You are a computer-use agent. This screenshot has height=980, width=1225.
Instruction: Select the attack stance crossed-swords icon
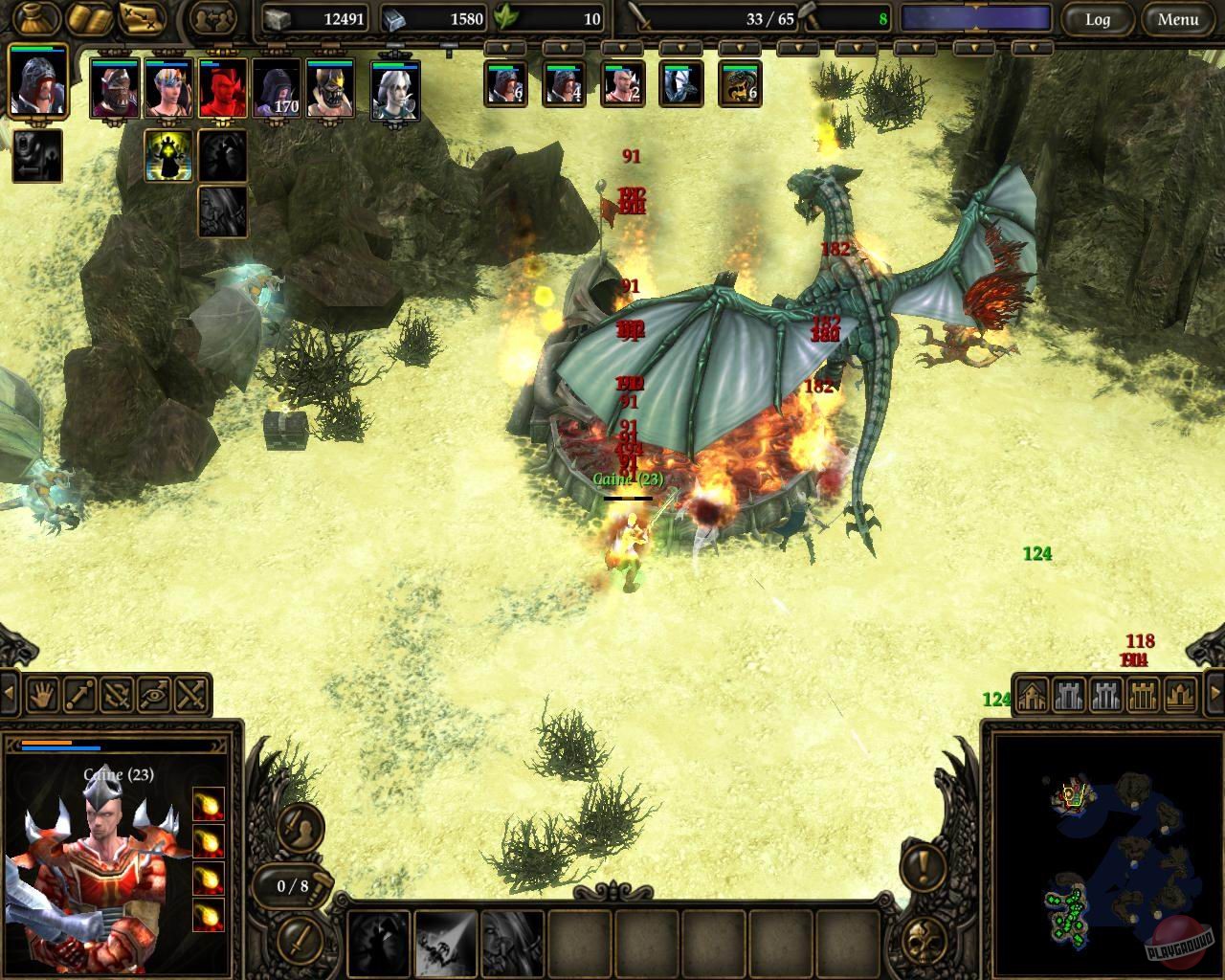(x=188, y=696)
